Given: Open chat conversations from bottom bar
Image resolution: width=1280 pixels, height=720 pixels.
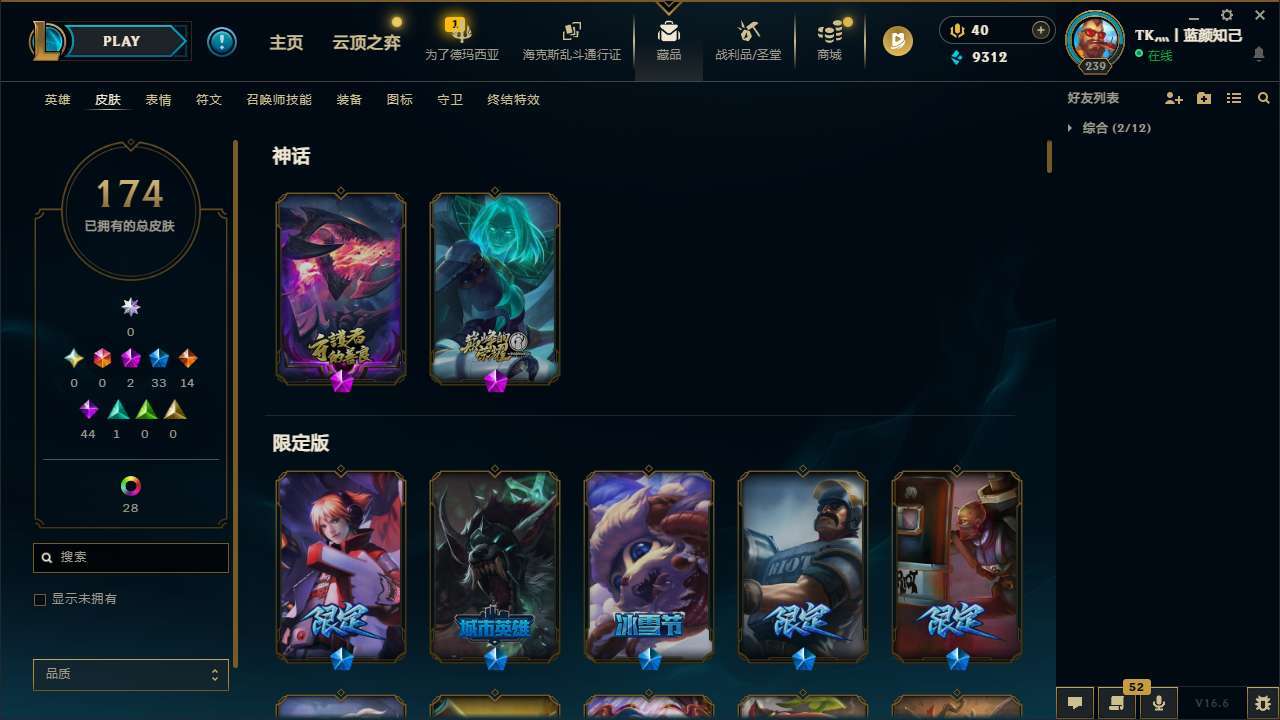Looking at the screenshot, I should (x=1075, y=703).
